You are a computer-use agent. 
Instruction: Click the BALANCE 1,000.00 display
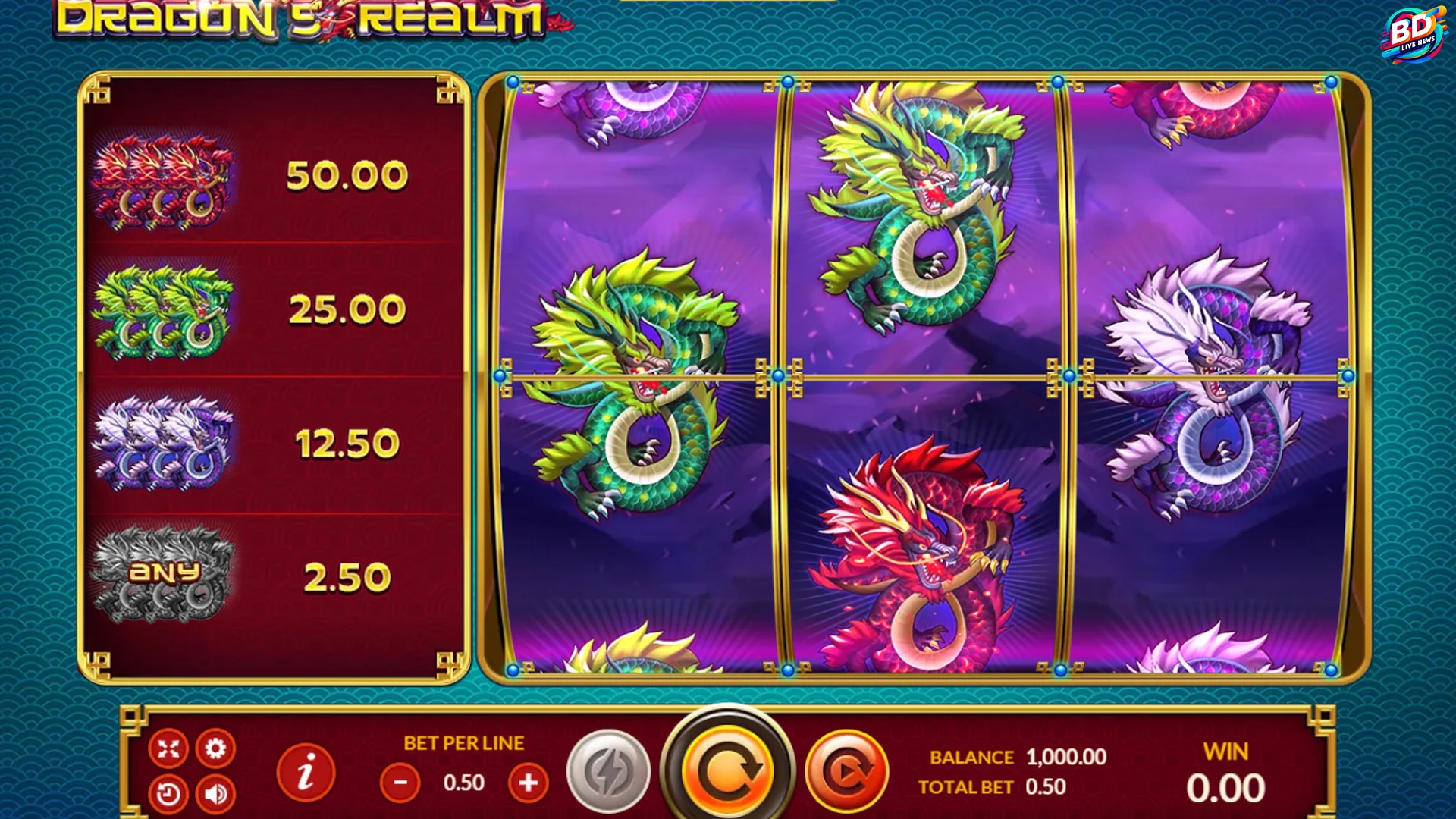coord(1016,757)
